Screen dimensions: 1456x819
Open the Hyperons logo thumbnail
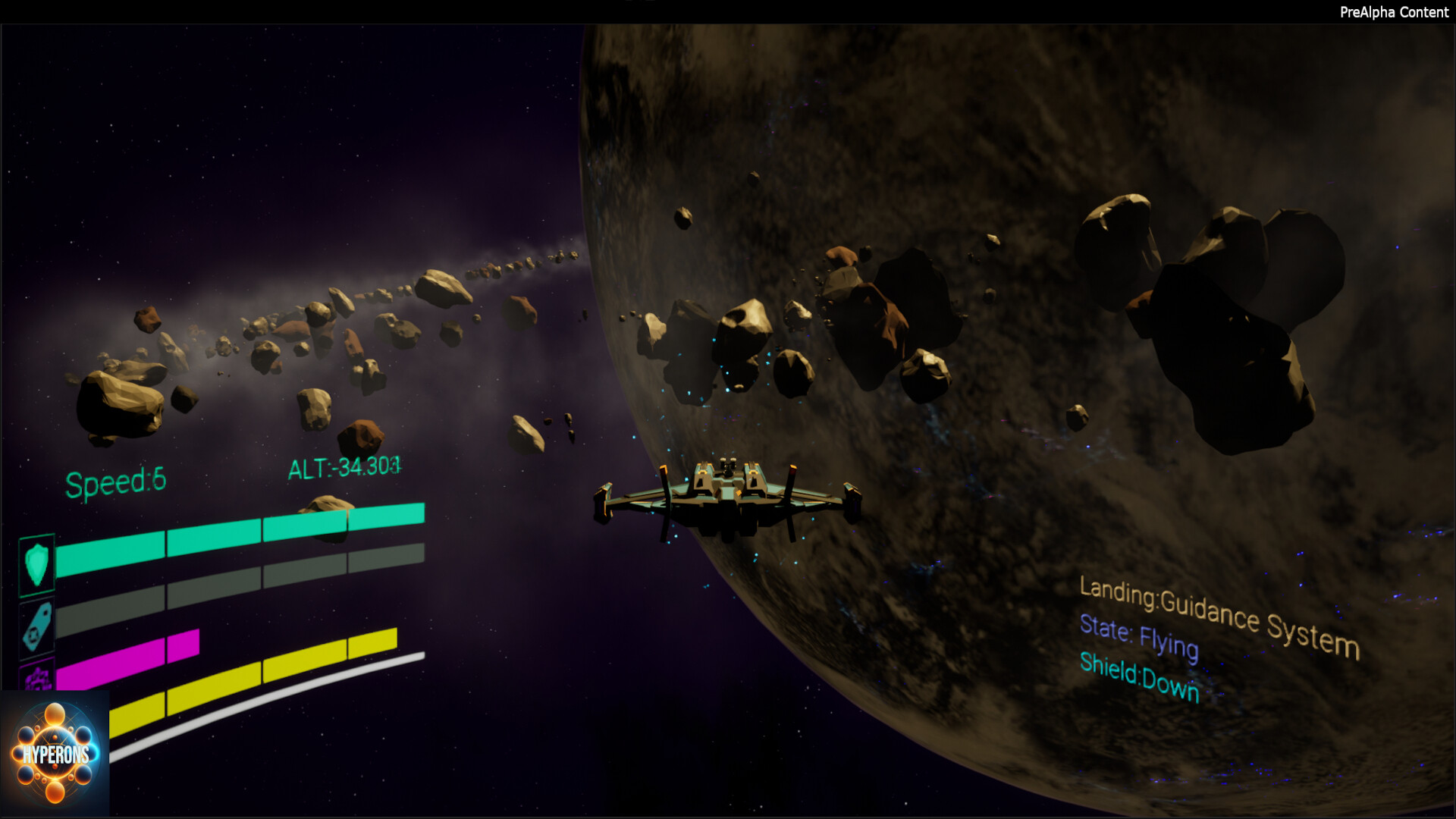click(55, 754)
